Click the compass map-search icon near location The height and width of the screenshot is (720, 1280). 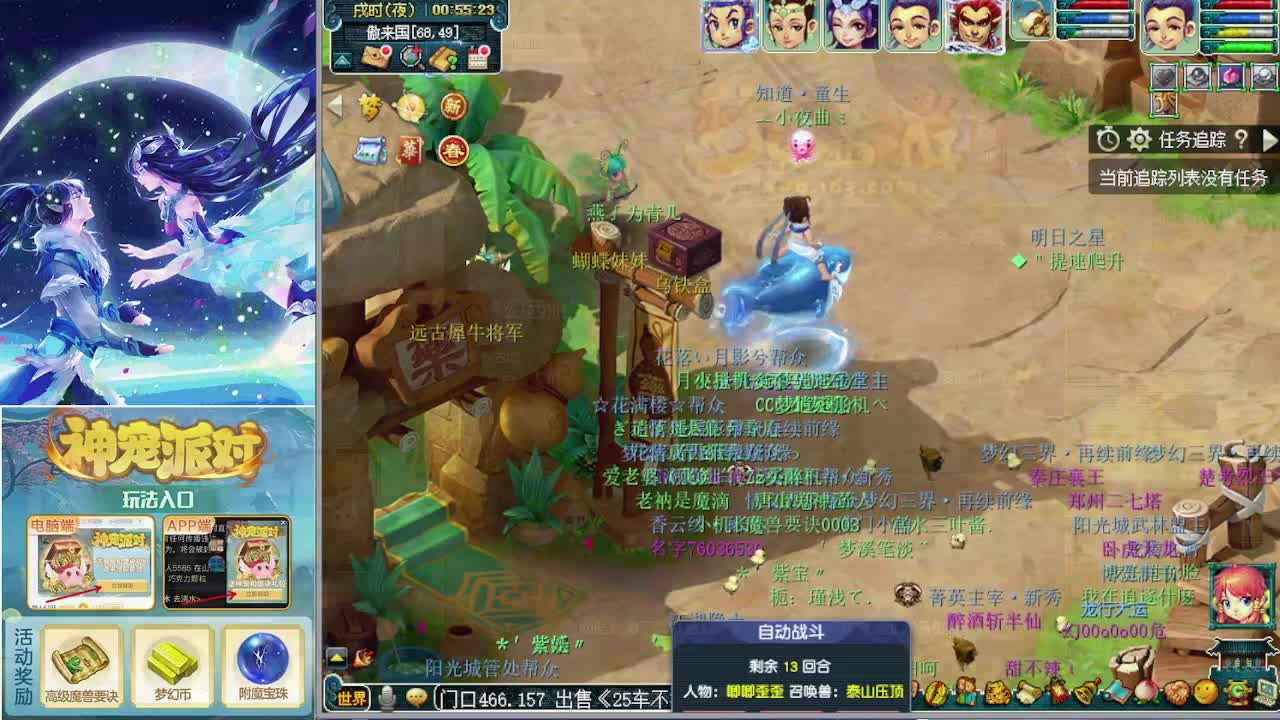(x=410, y=58)
